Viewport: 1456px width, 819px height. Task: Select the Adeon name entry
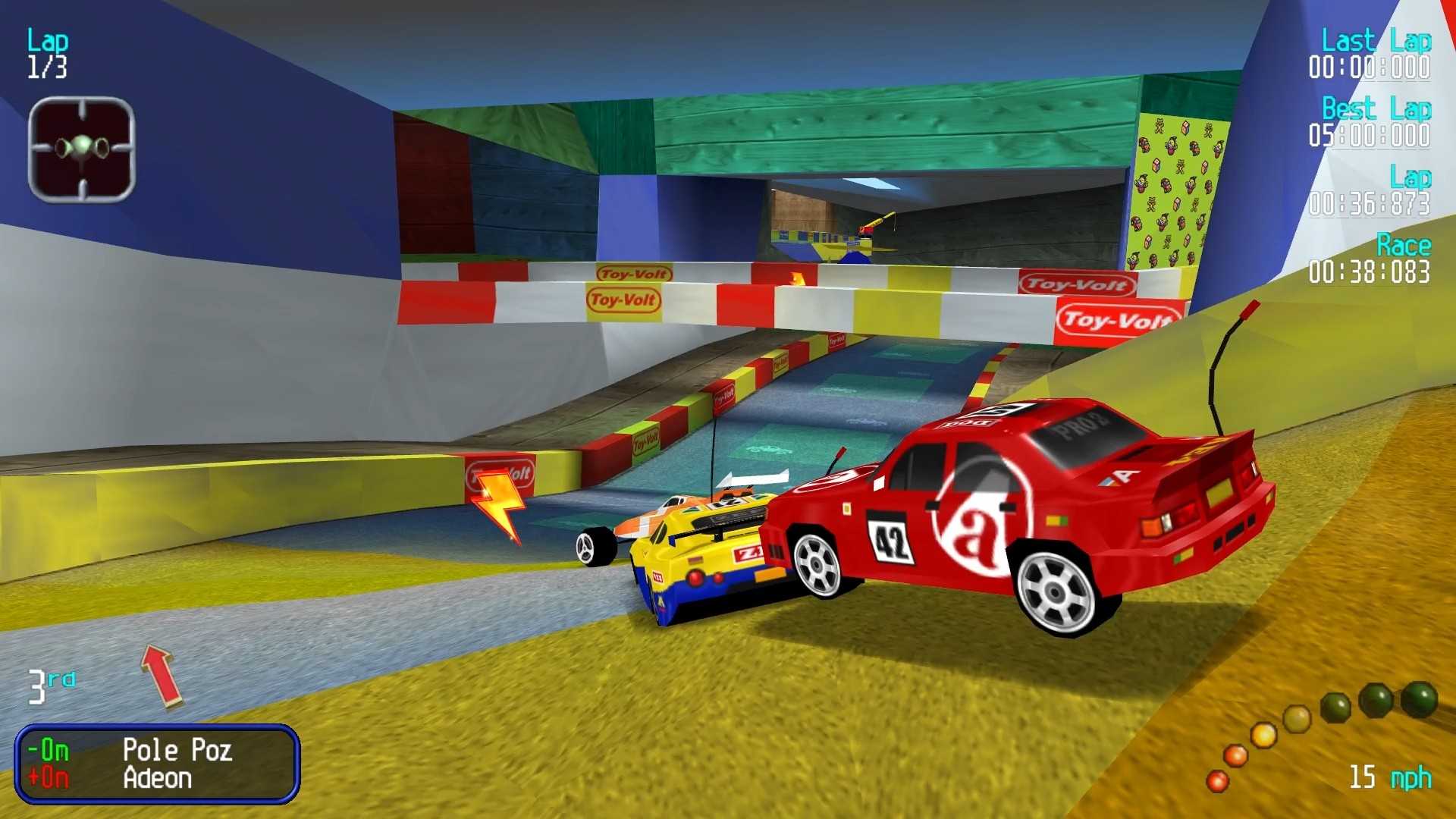pos(157,779)
